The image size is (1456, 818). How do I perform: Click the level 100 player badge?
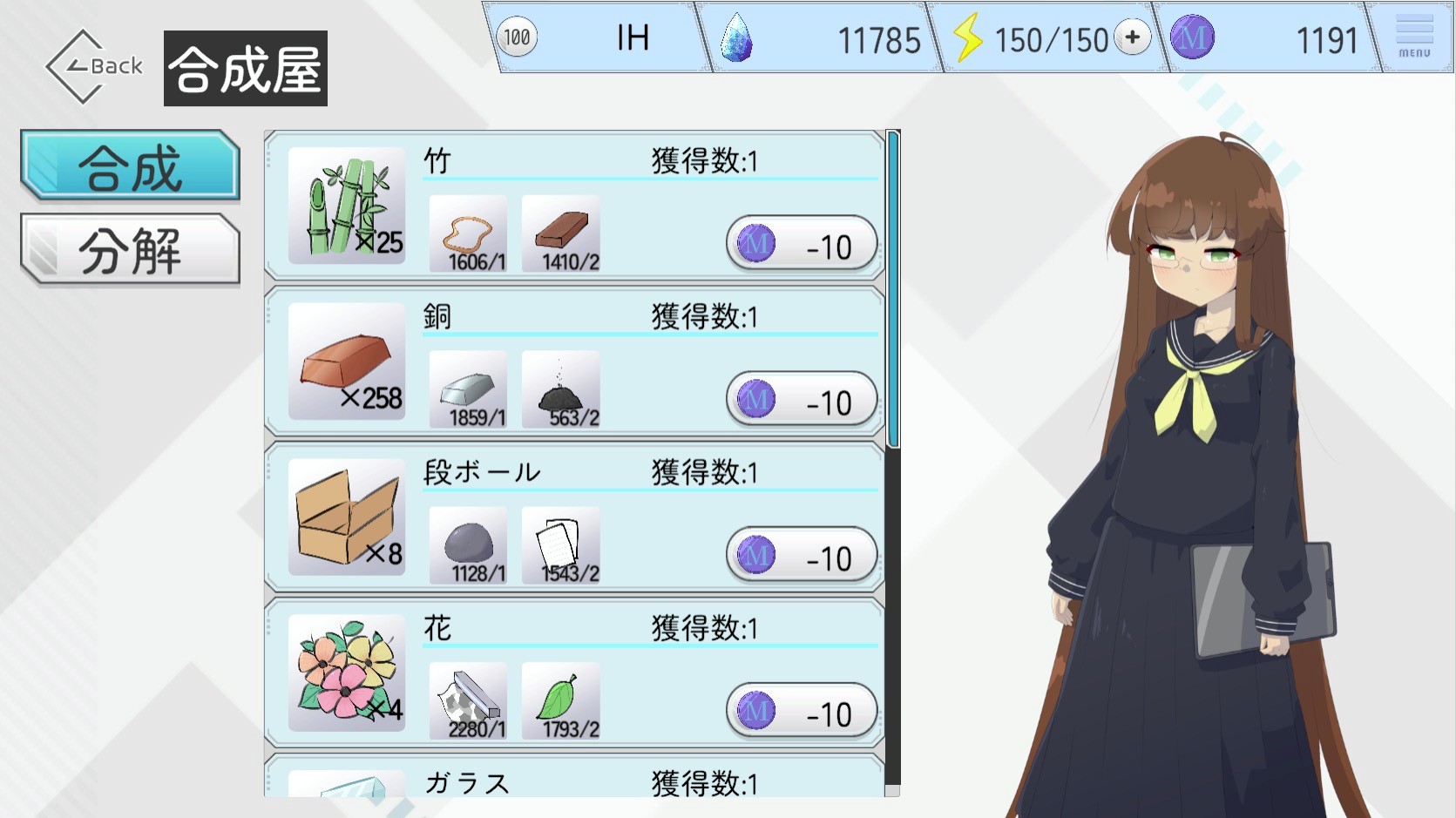click(517, 37)
